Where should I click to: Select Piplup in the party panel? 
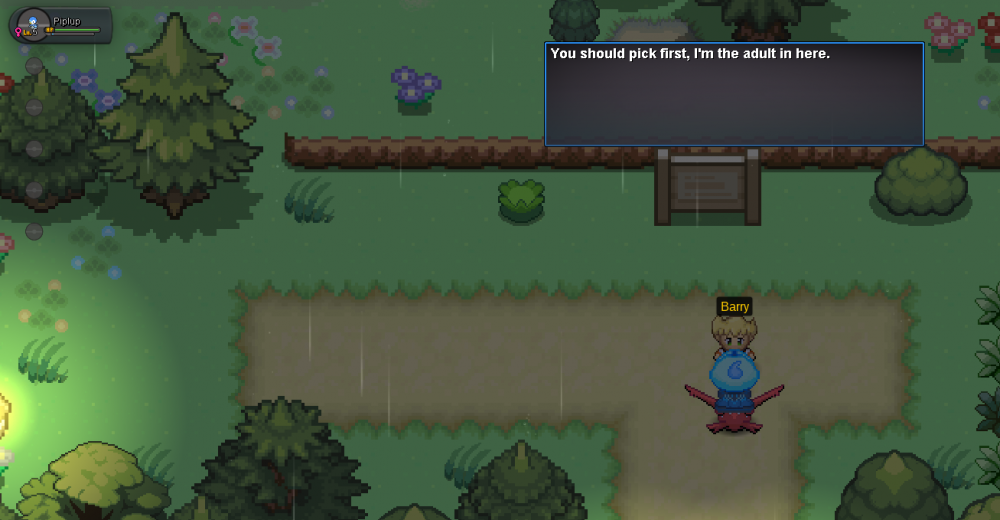[58, 25]
